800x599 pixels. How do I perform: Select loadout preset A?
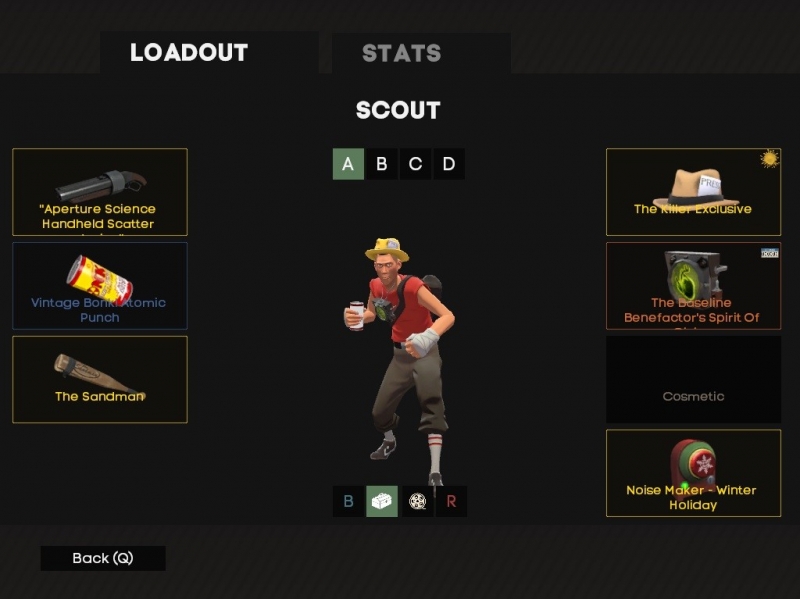click(348, 164)
